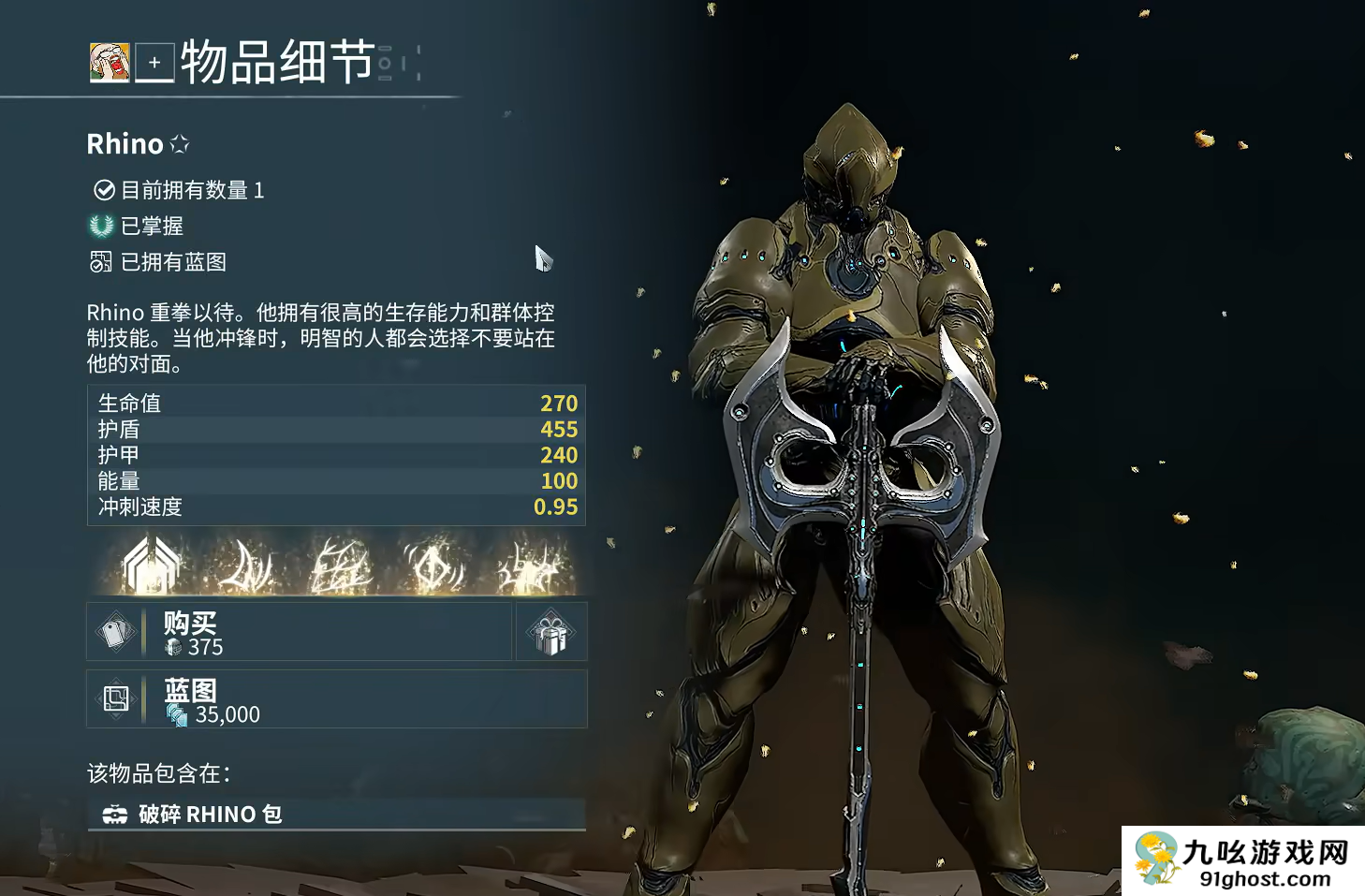The height and width of the screenshot is (896, 1365).
Task: Click the 冲刺速度 stat row showing 0.95
Action: [x=336, y=507]
